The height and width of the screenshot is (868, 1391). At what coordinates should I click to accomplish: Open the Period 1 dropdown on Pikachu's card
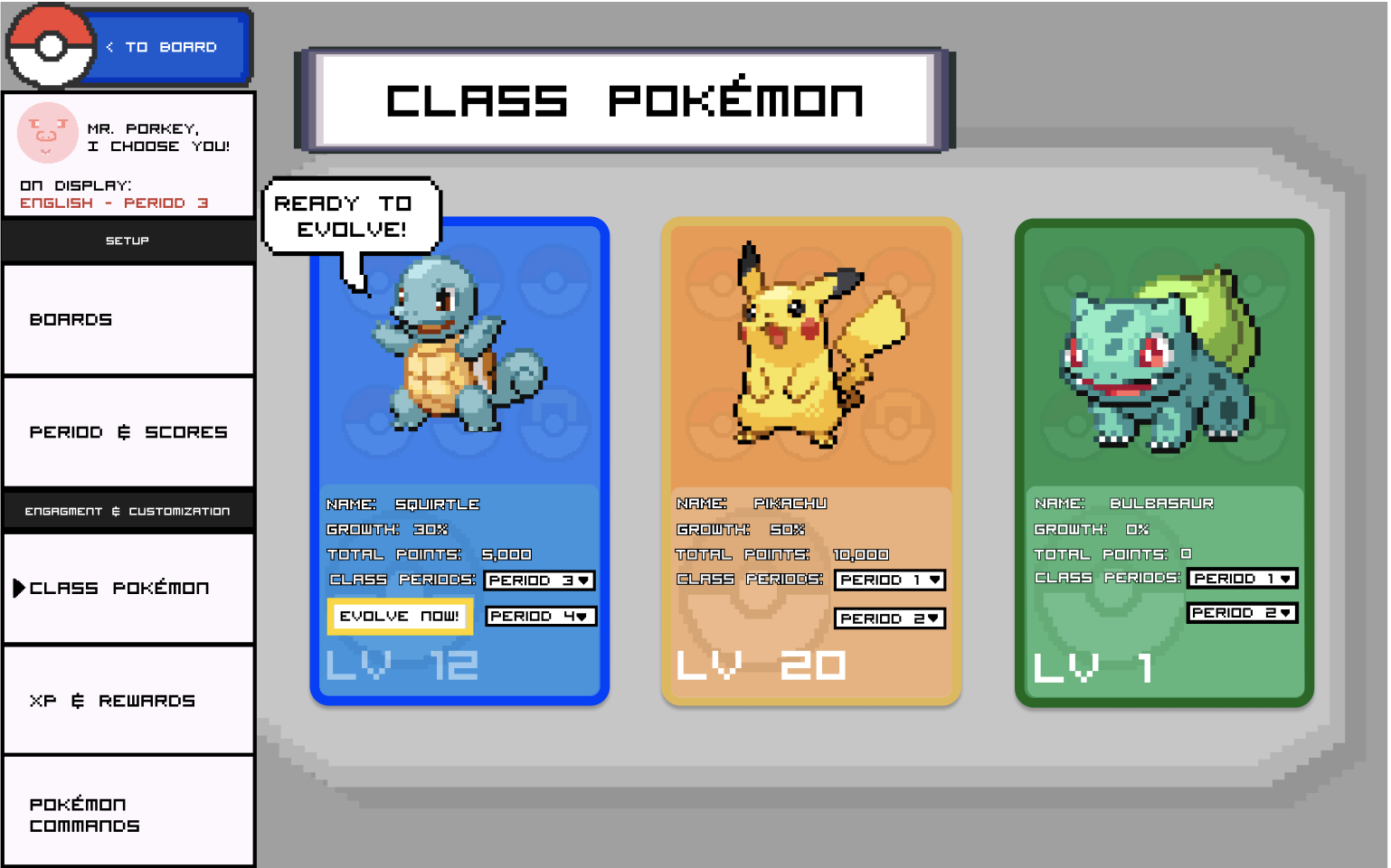click(x=889, y=580)
